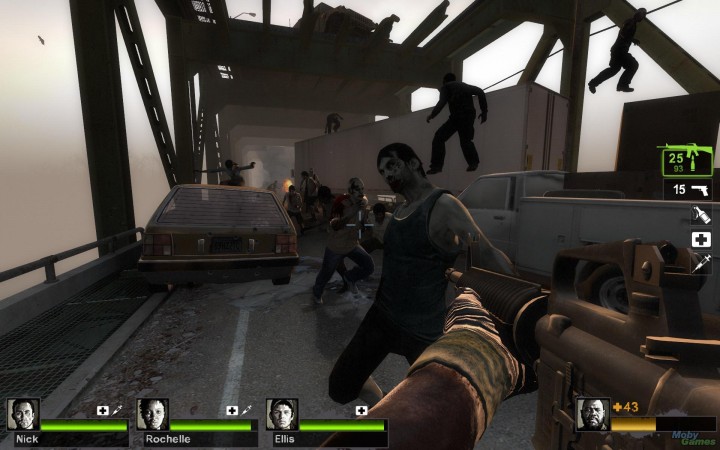Choose the first aid kit slot

[701, 240]
